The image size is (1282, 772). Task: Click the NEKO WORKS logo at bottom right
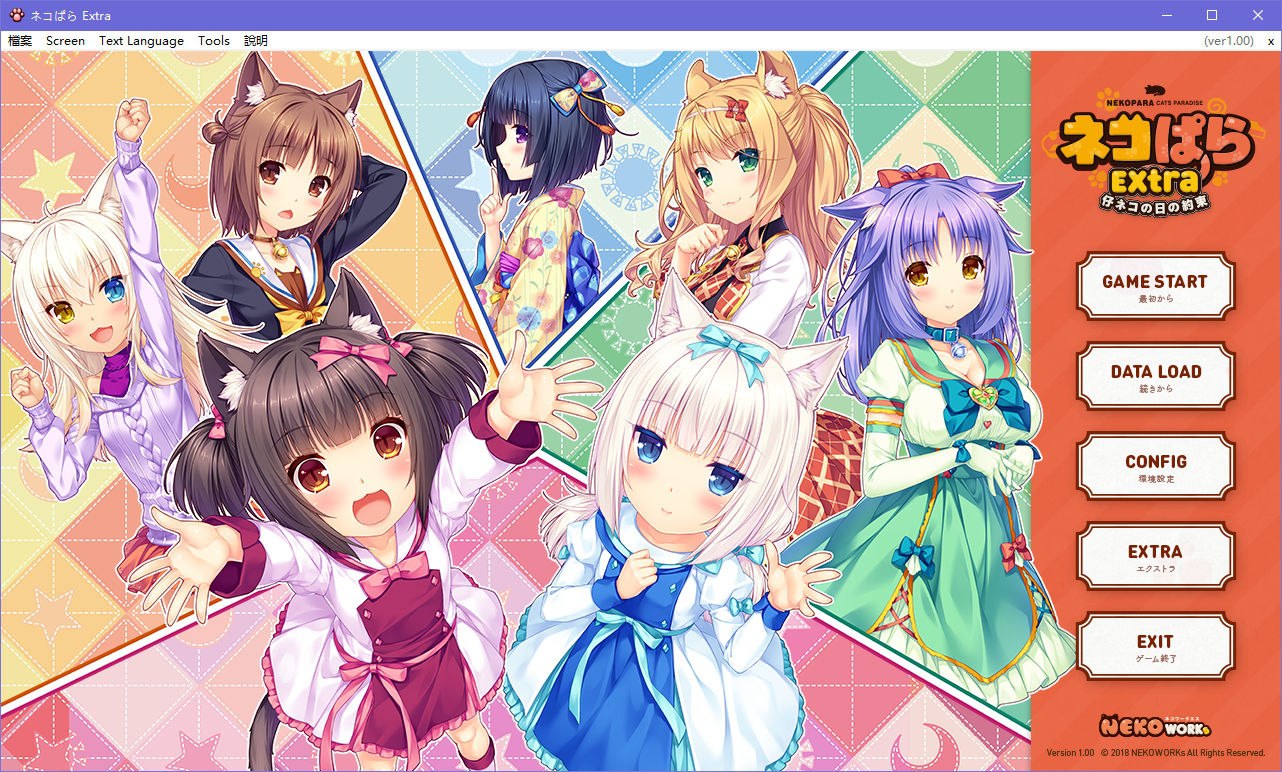pos(1154,725)
